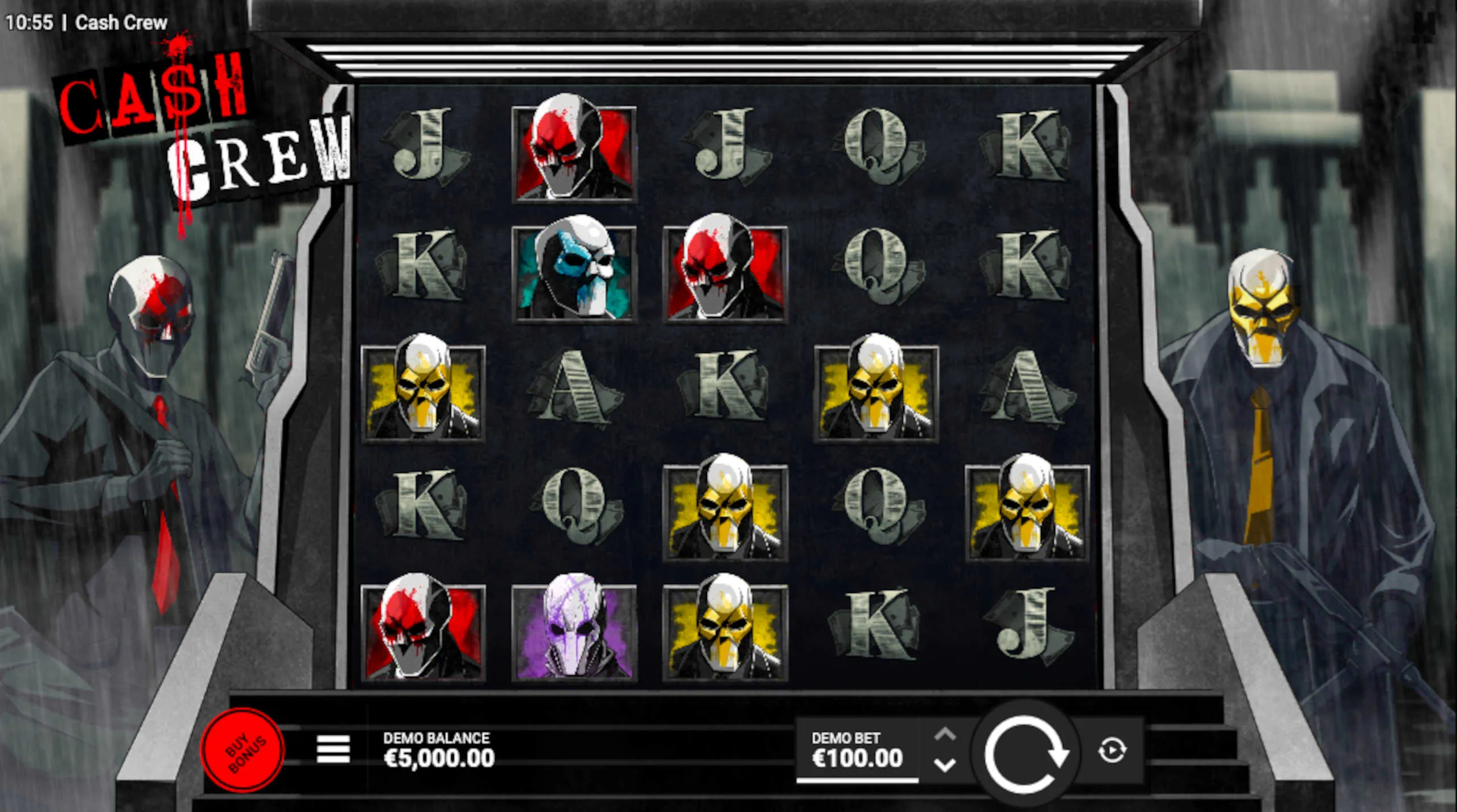The width and height of the screenshot is (1457, 812).
Task: Open the Buy Bonus feature
Action: click(243, 750)
